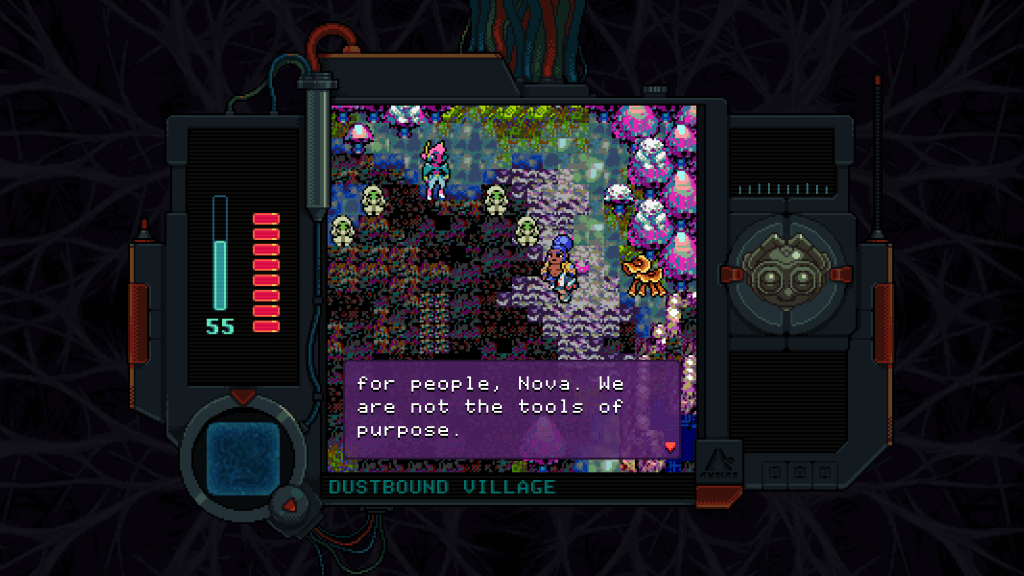Advance dialogue with the red heart arrow

click(670, 446)
